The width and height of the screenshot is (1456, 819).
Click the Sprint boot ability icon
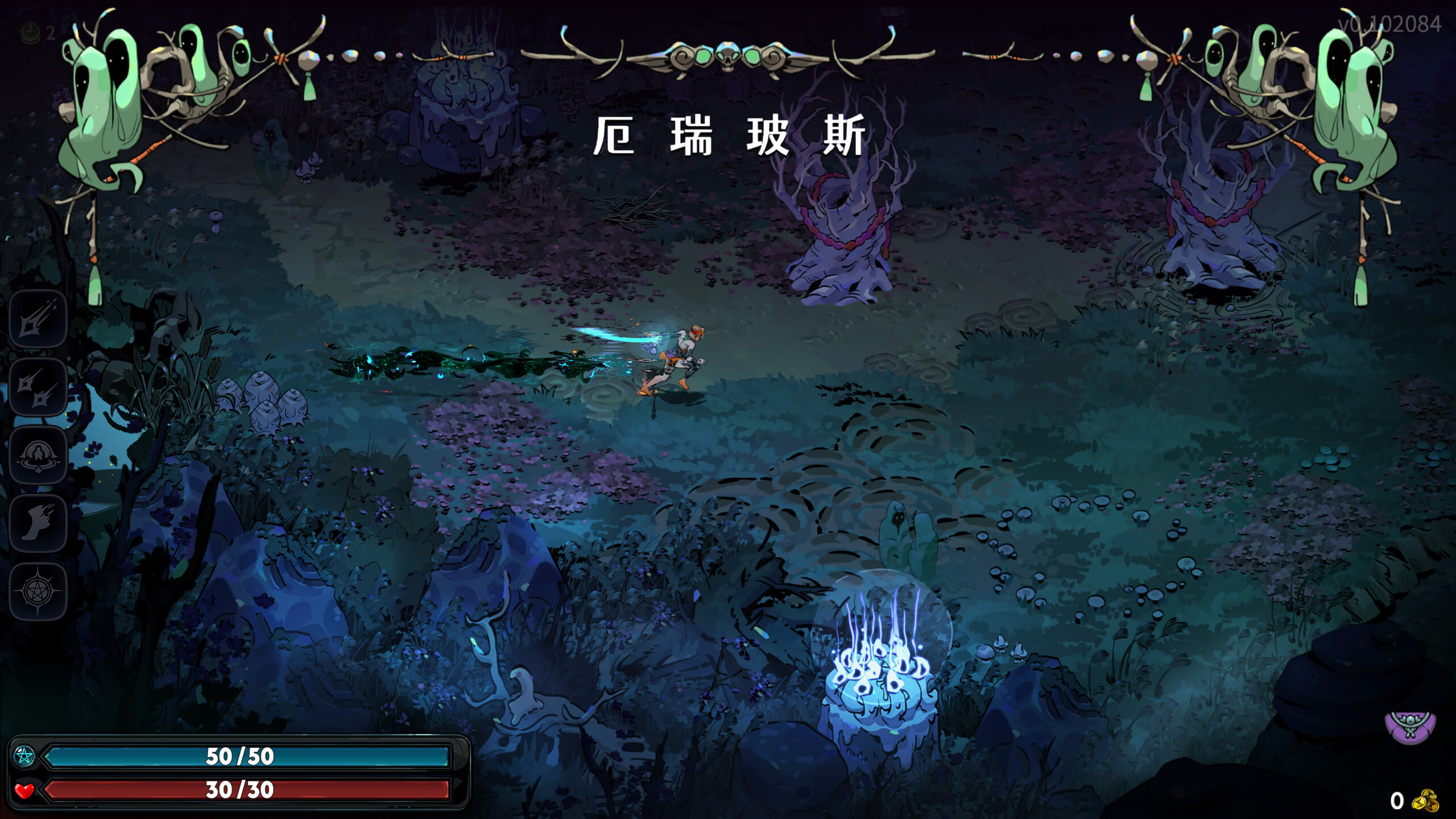38,523
